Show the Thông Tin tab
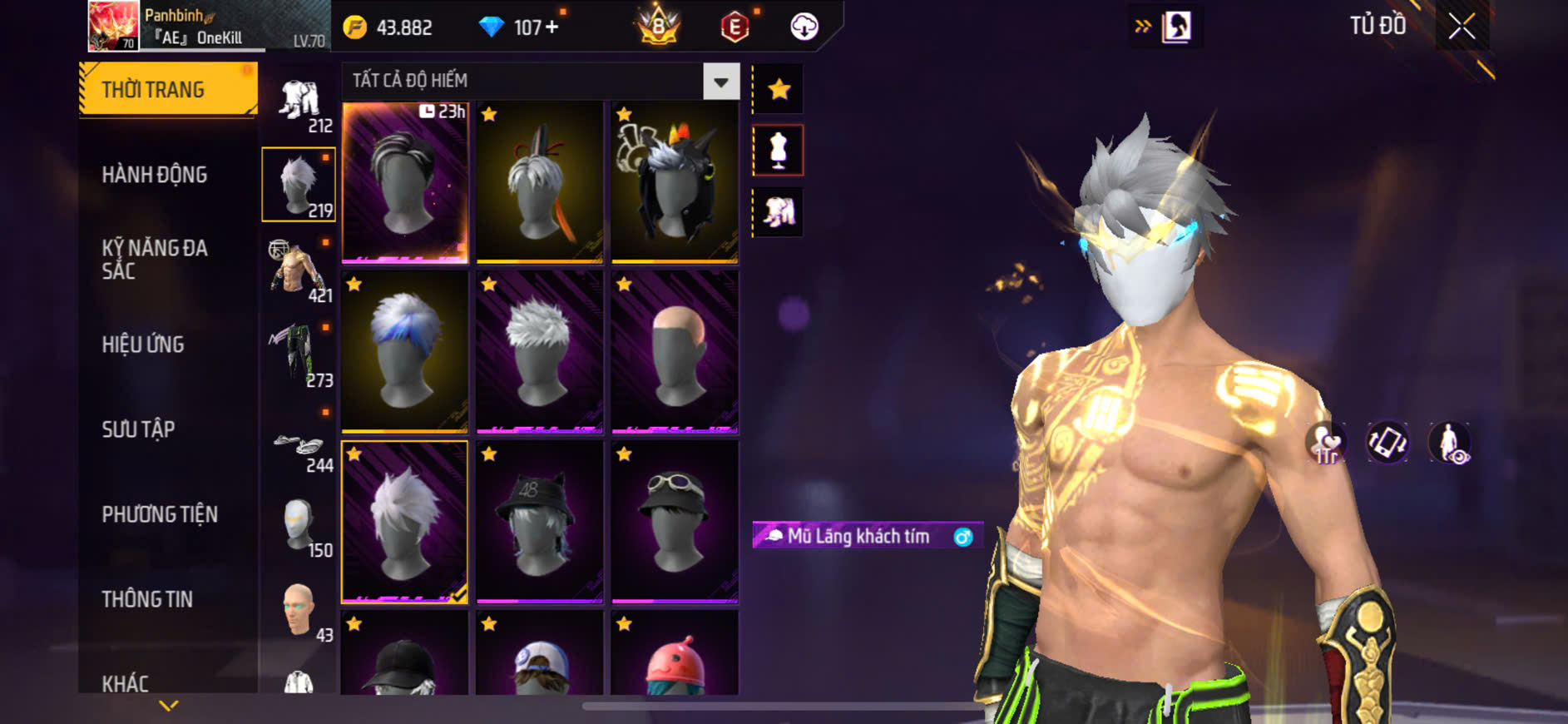Viewport: 1568px width, 724px height. tap(147, 599)
